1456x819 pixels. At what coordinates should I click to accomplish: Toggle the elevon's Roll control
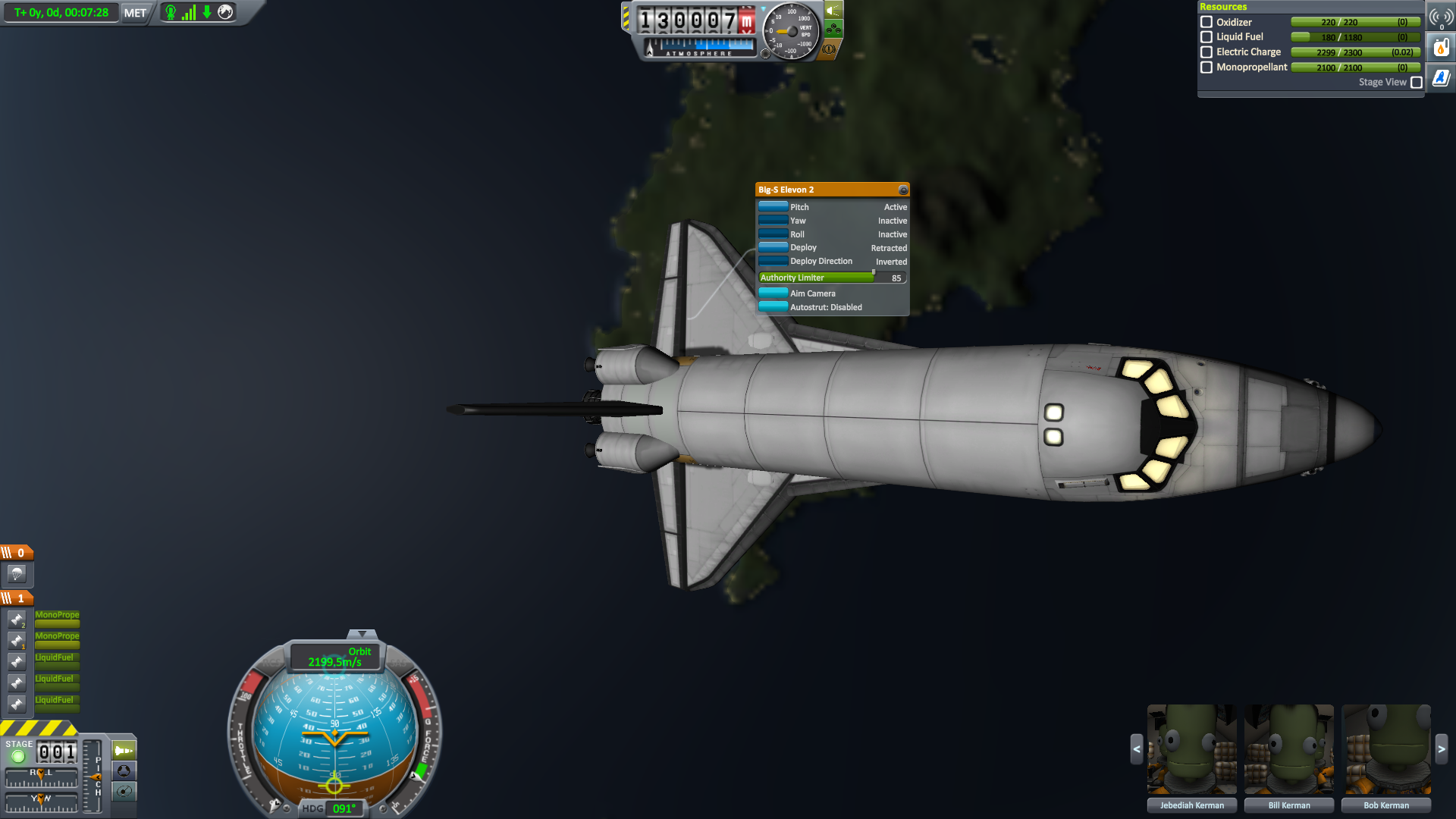(x=773, y=234)
